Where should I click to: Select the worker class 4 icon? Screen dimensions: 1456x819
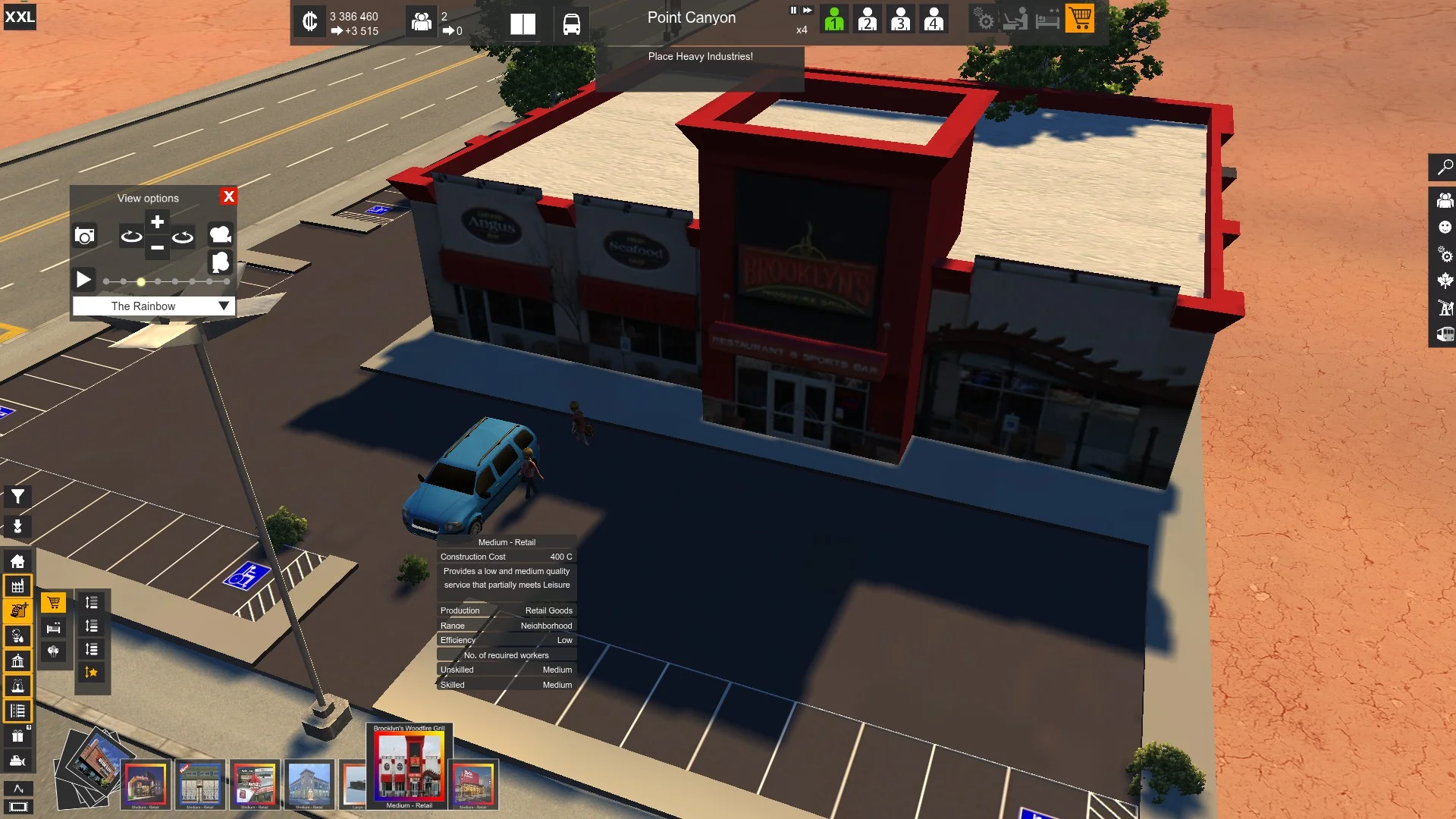[934, 18]
